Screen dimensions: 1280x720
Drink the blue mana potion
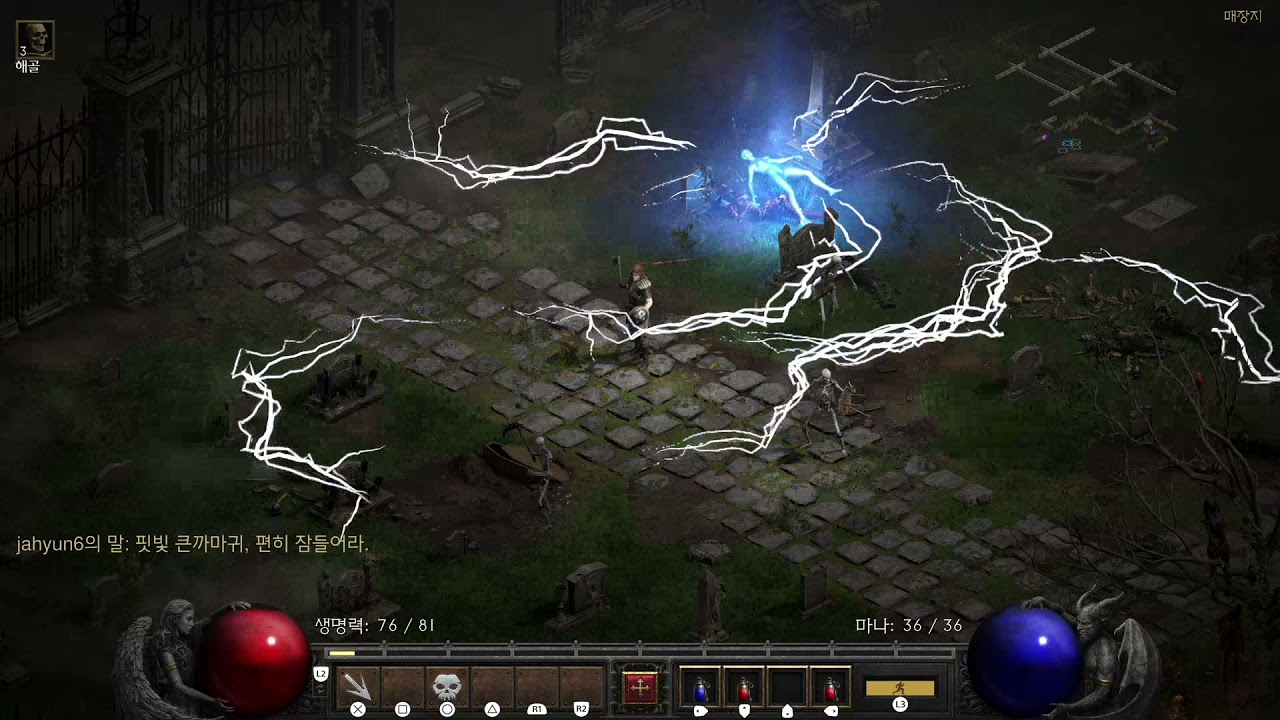coord(700,687)
